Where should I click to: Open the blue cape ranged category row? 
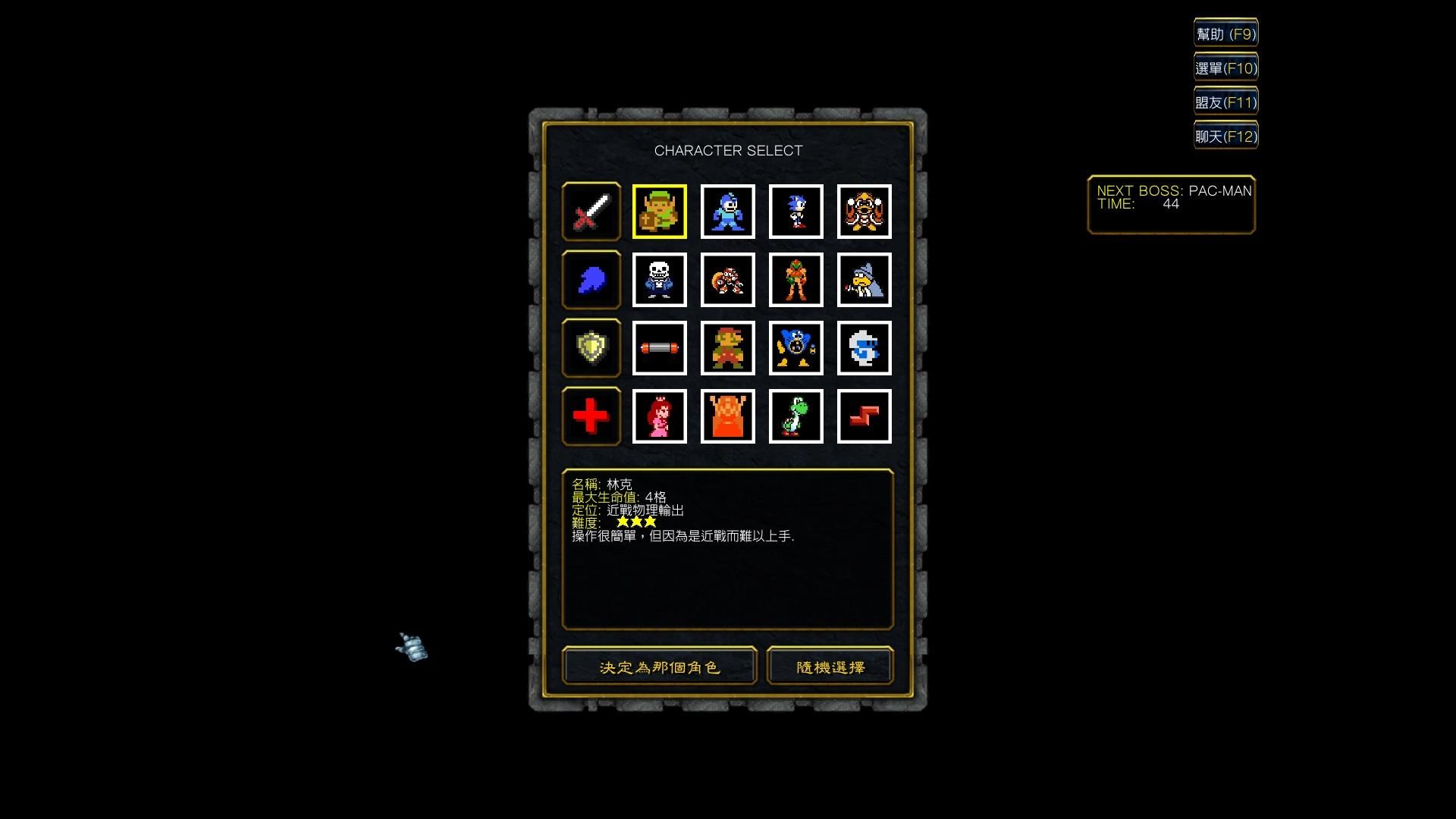click(591, 280)
